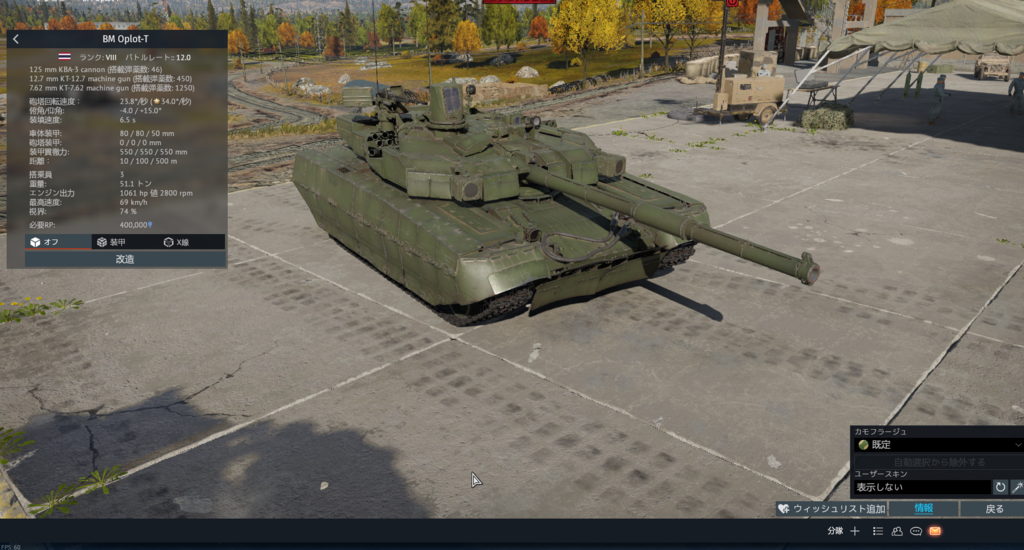Click the squad plus invite icon
The image size is (1024, 550).
pos(855,531)
